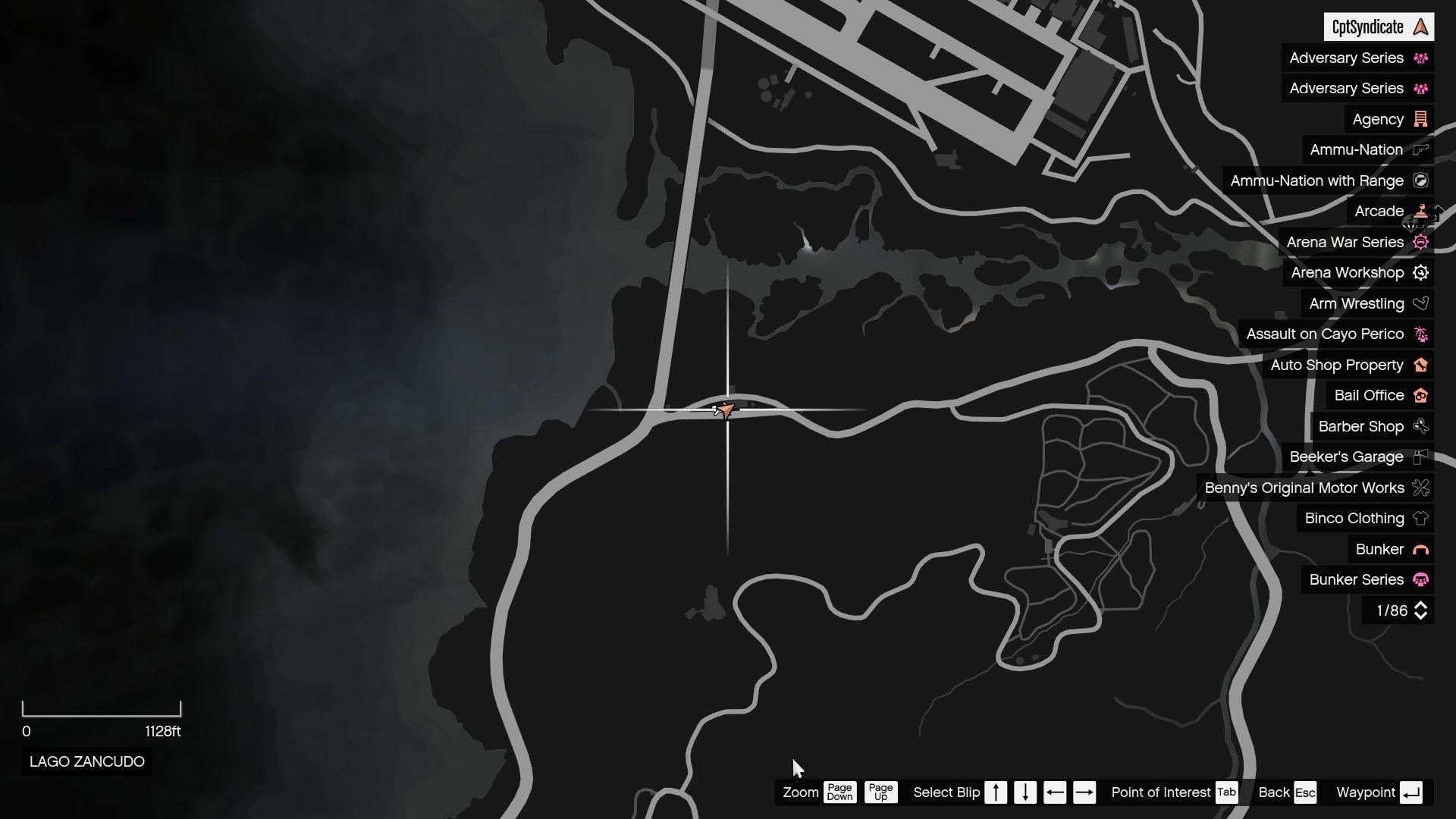The height and width of the screenshot is (819, 1456).
Task: Click the right Select Blip arrow
Action: [1084, 792]
